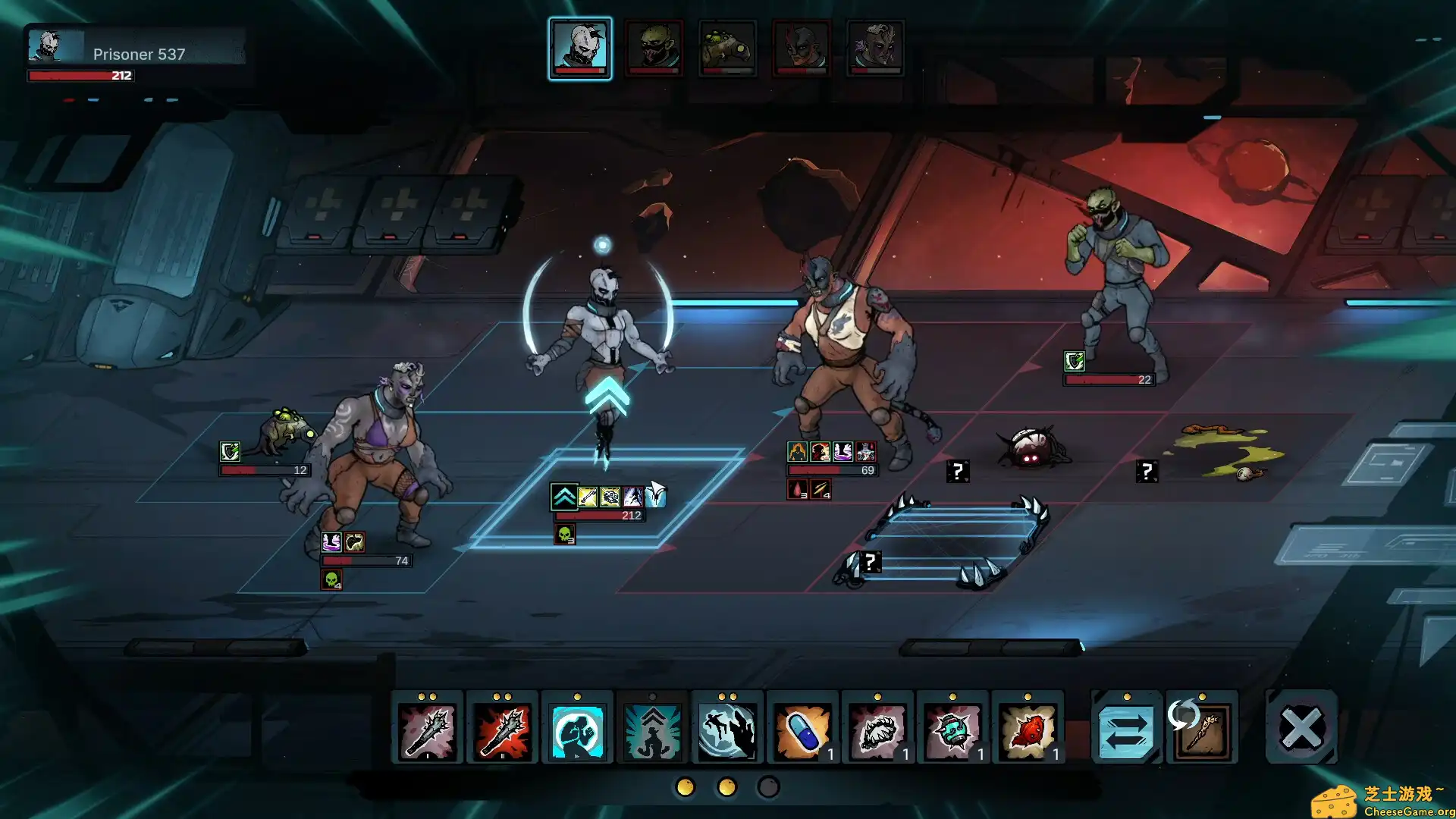Switch weapon with the club swap button
This screenshot has width=1456, height=819.
click(1202, 730)
